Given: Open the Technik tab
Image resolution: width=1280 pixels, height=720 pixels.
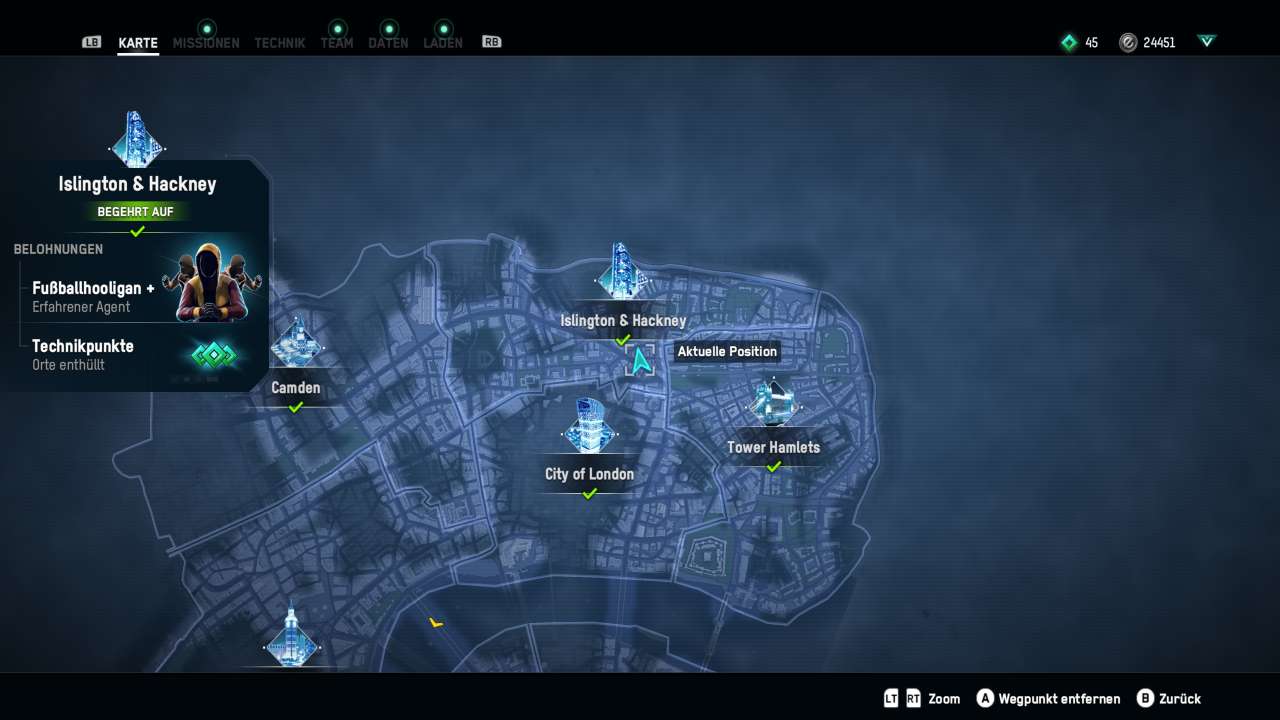Looking at the screenshot, I should 280,43.
